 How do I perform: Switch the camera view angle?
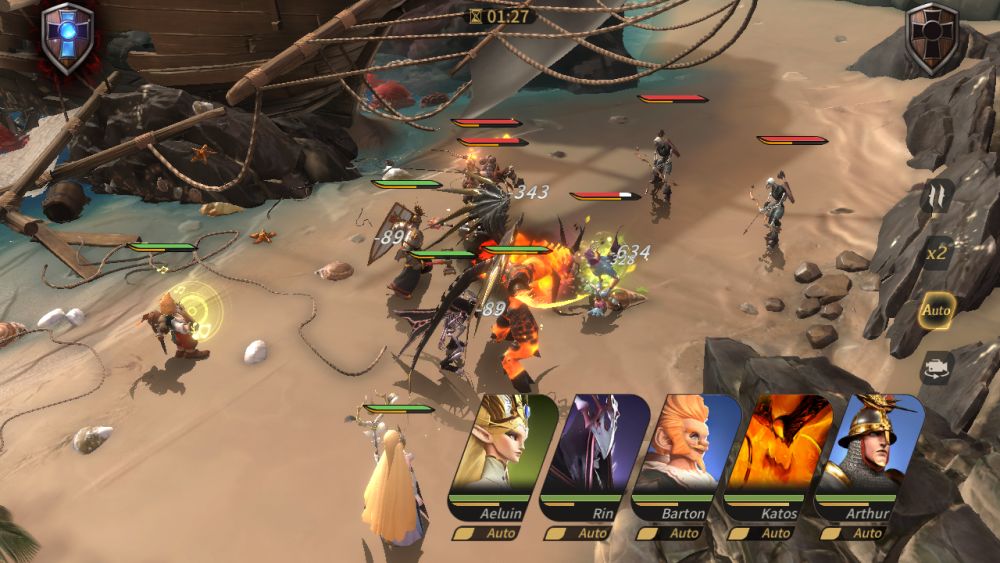[936, 367]
